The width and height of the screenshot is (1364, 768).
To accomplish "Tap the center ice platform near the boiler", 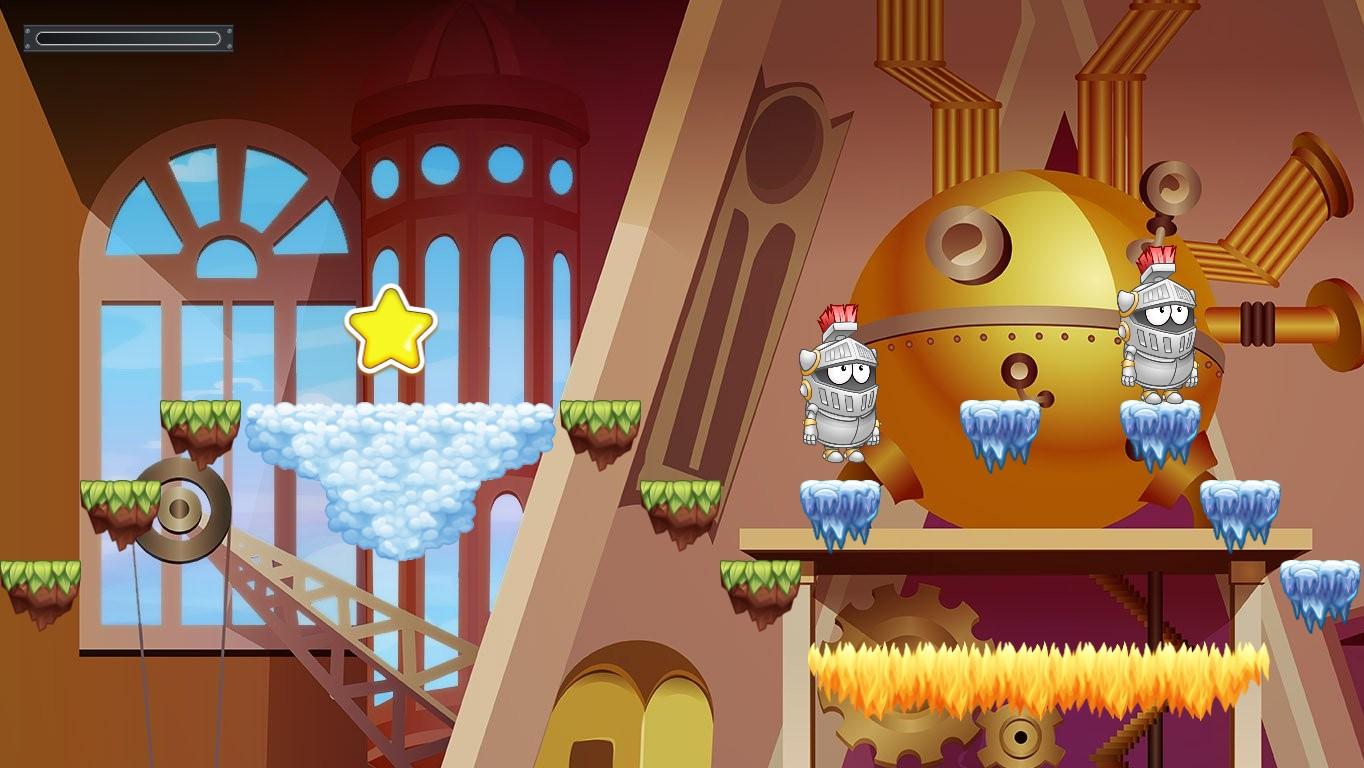I will pyautogui.click(x=997, y=425).
